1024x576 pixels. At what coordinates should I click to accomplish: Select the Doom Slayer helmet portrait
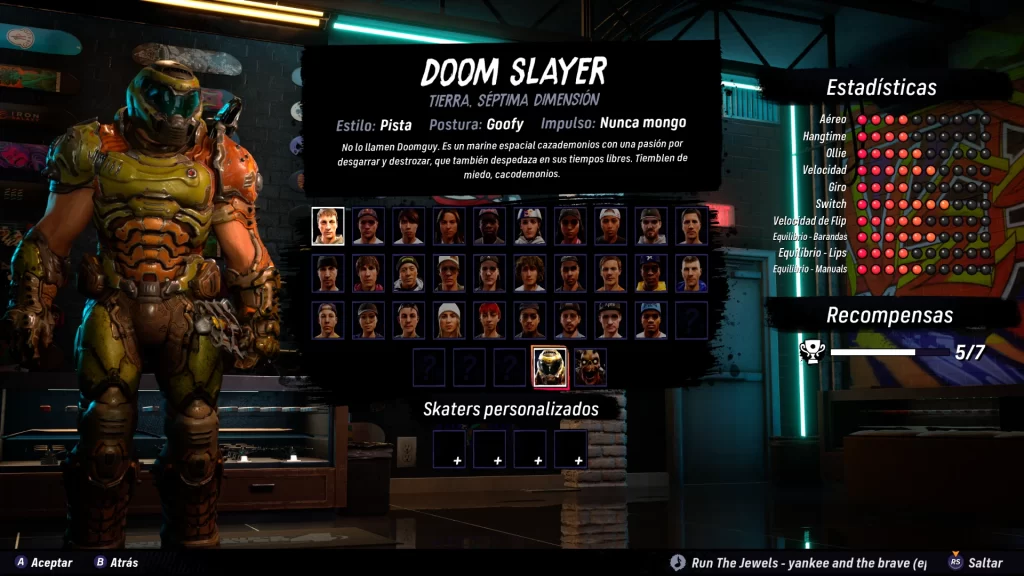click(x=549, y=368)
